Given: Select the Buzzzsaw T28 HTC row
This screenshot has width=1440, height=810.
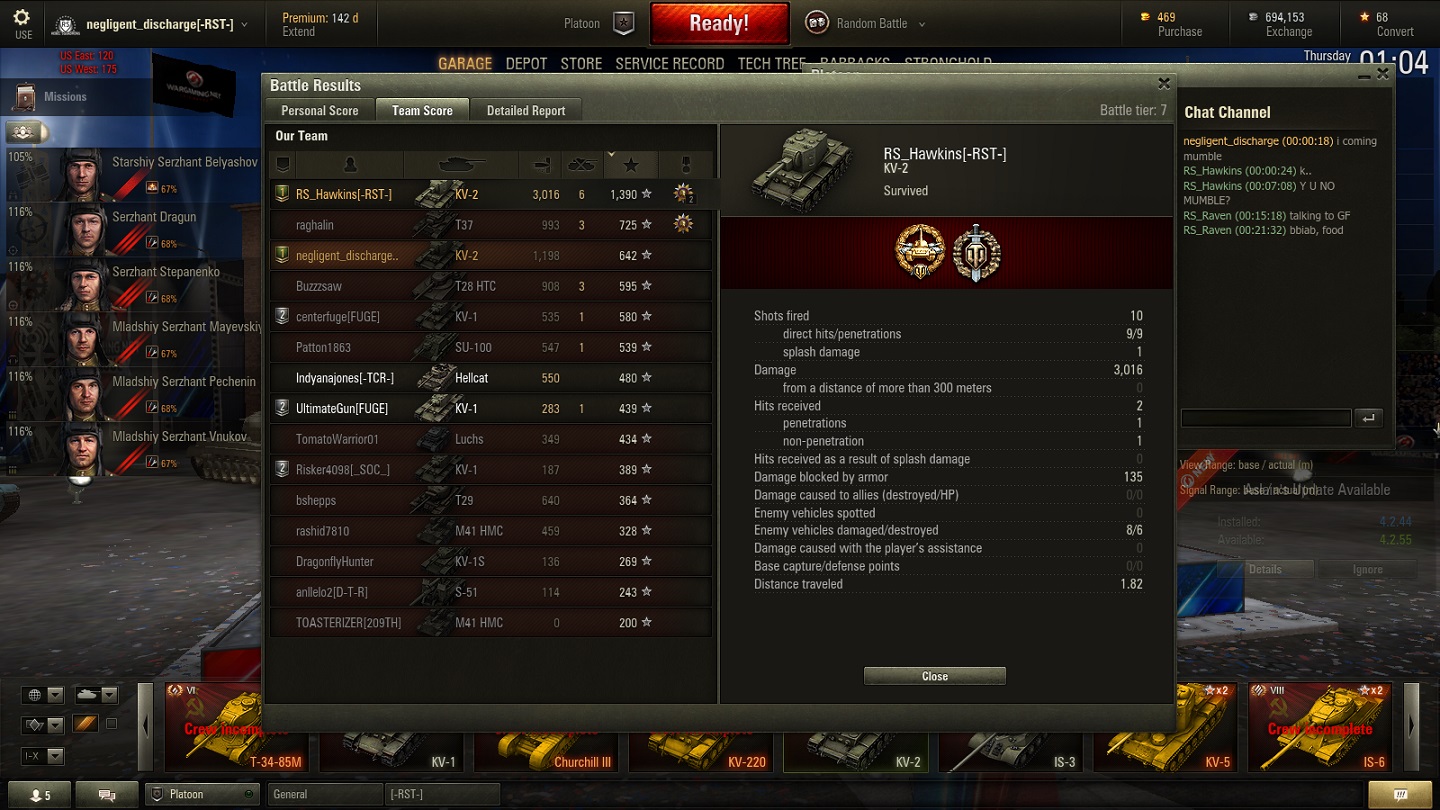Looking at the screenshot, I should [490, 286].
